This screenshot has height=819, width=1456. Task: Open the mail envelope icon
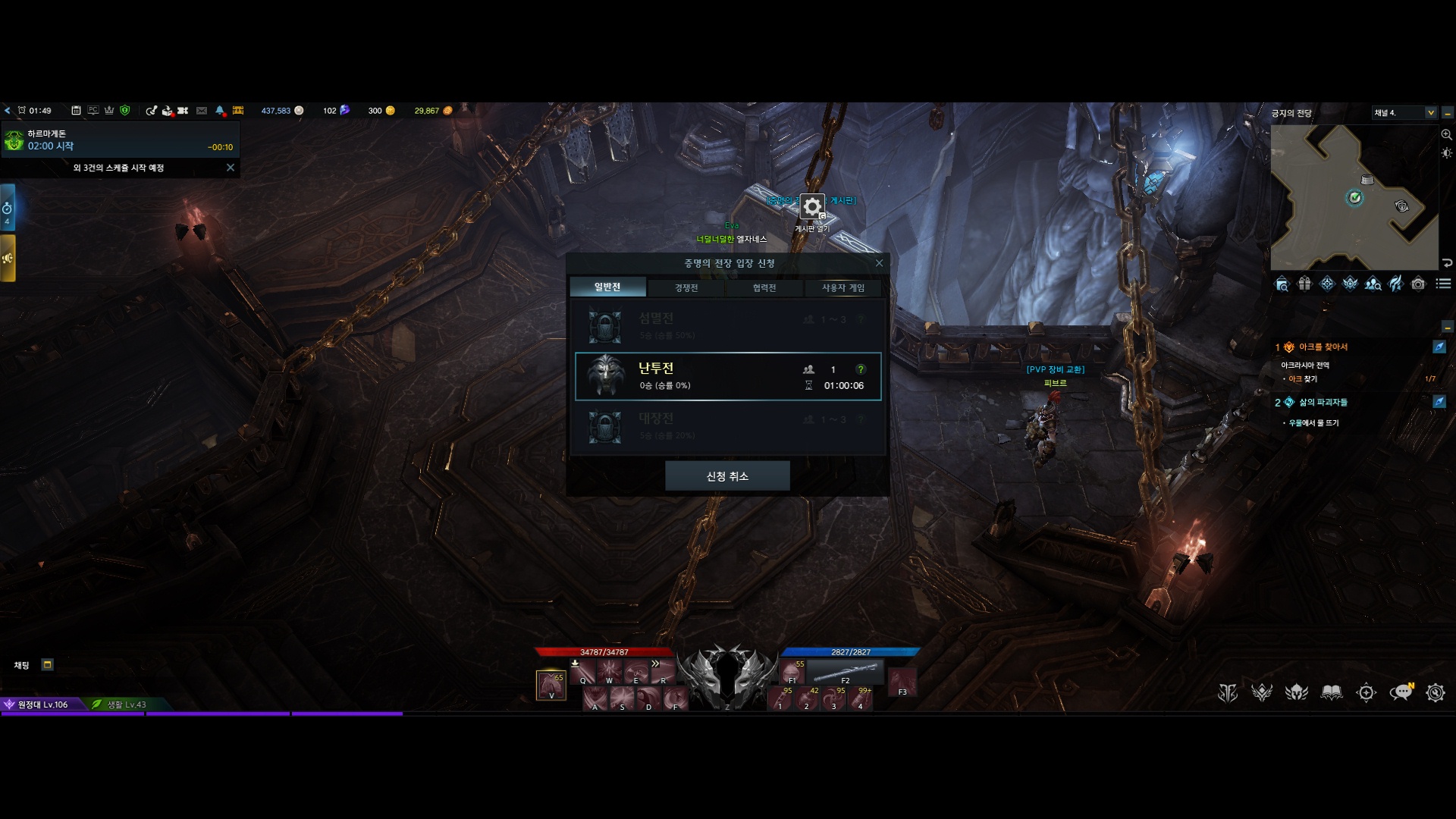[x=202, y=111]
